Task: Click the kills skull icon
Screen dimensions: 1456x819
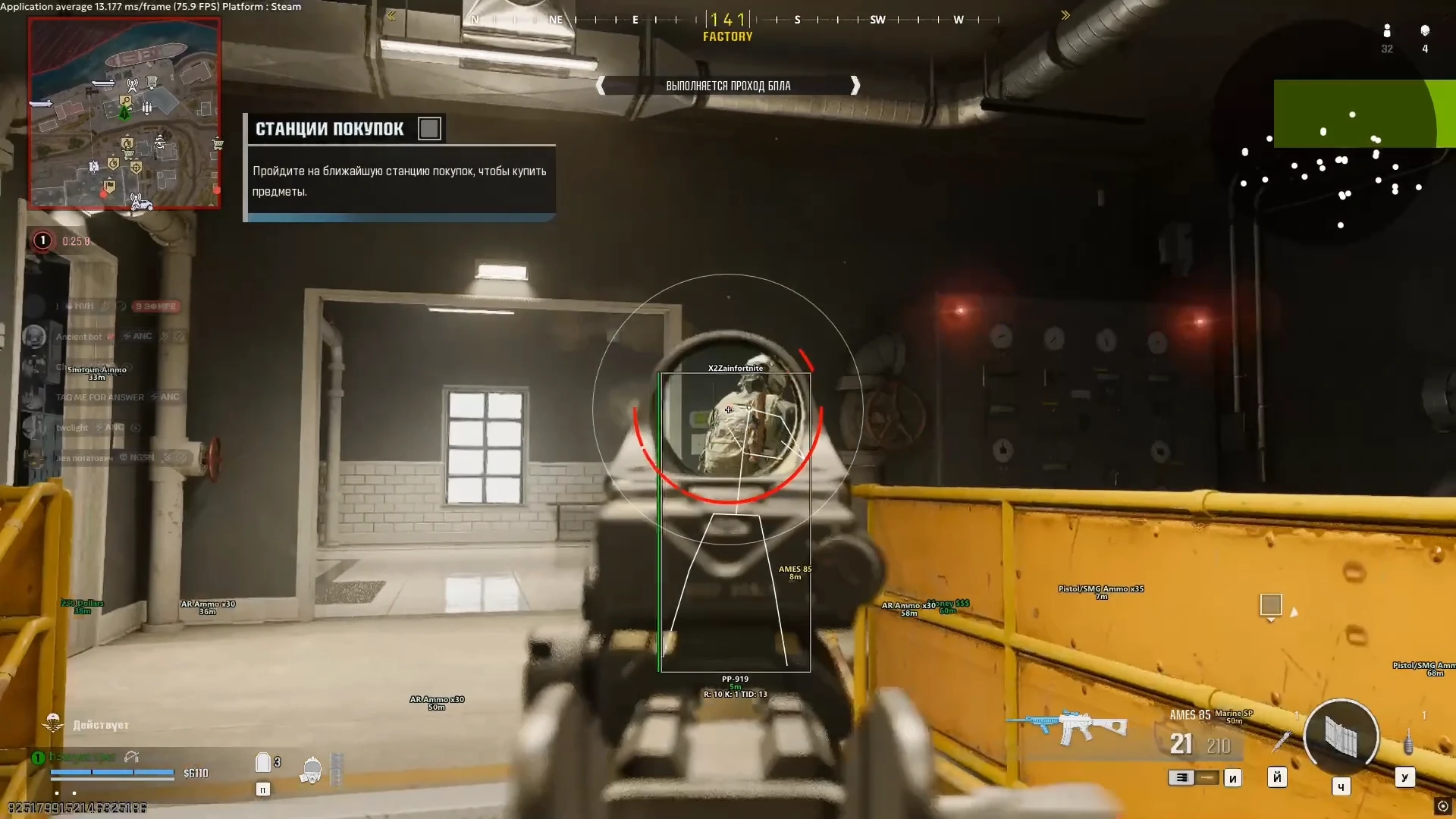Action: coord(1425,31)
